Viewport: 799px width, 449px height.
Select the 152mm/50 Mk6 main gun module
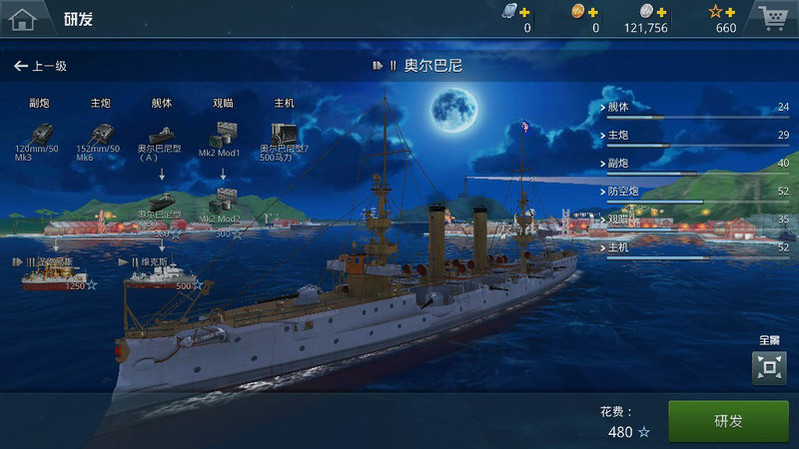click(x=101, y=134)
